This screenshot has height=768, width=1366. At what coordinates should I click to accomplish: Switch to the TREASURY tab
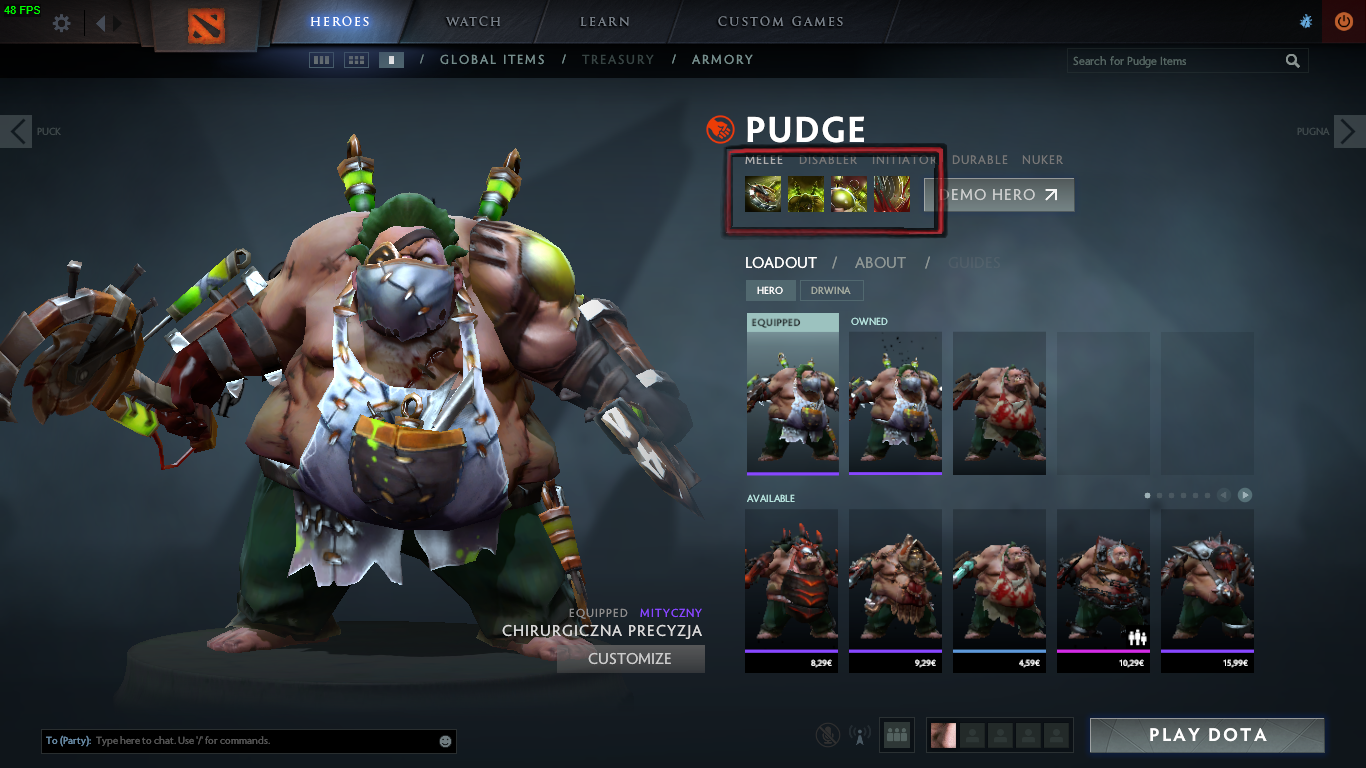[x=618, y=60]
